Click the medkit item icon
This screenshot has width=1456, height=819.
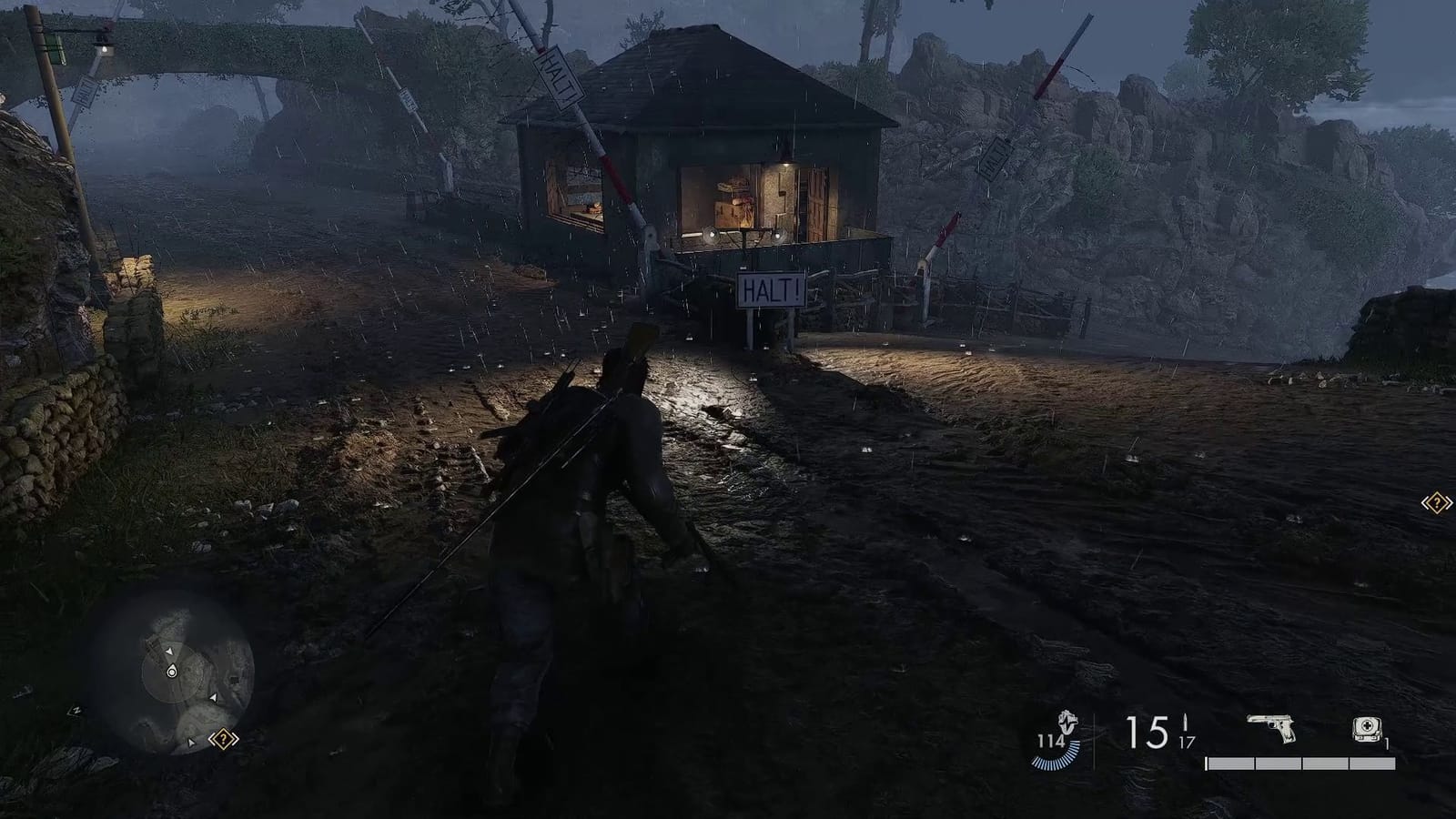click(x=1367, y=727)
